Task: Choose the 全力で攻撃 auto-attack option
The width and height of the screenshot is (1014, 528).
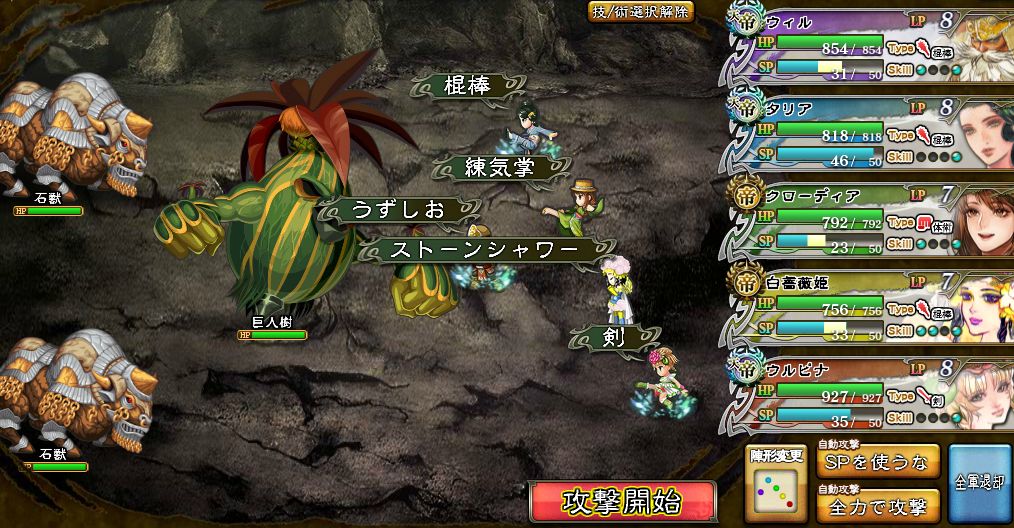Action: click(878, 506)
